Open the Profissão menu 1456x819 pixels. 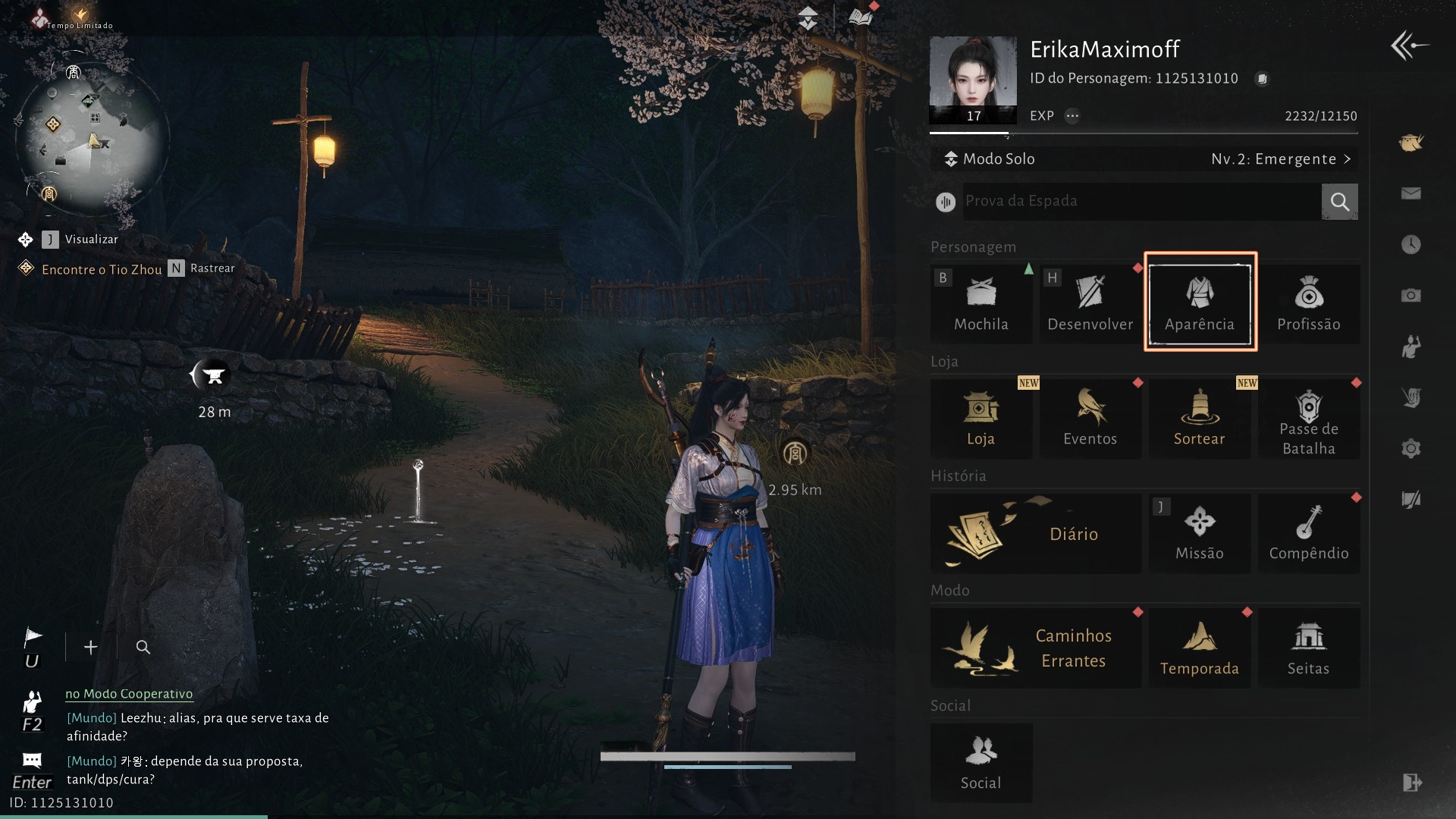[x=1308, y=303]
